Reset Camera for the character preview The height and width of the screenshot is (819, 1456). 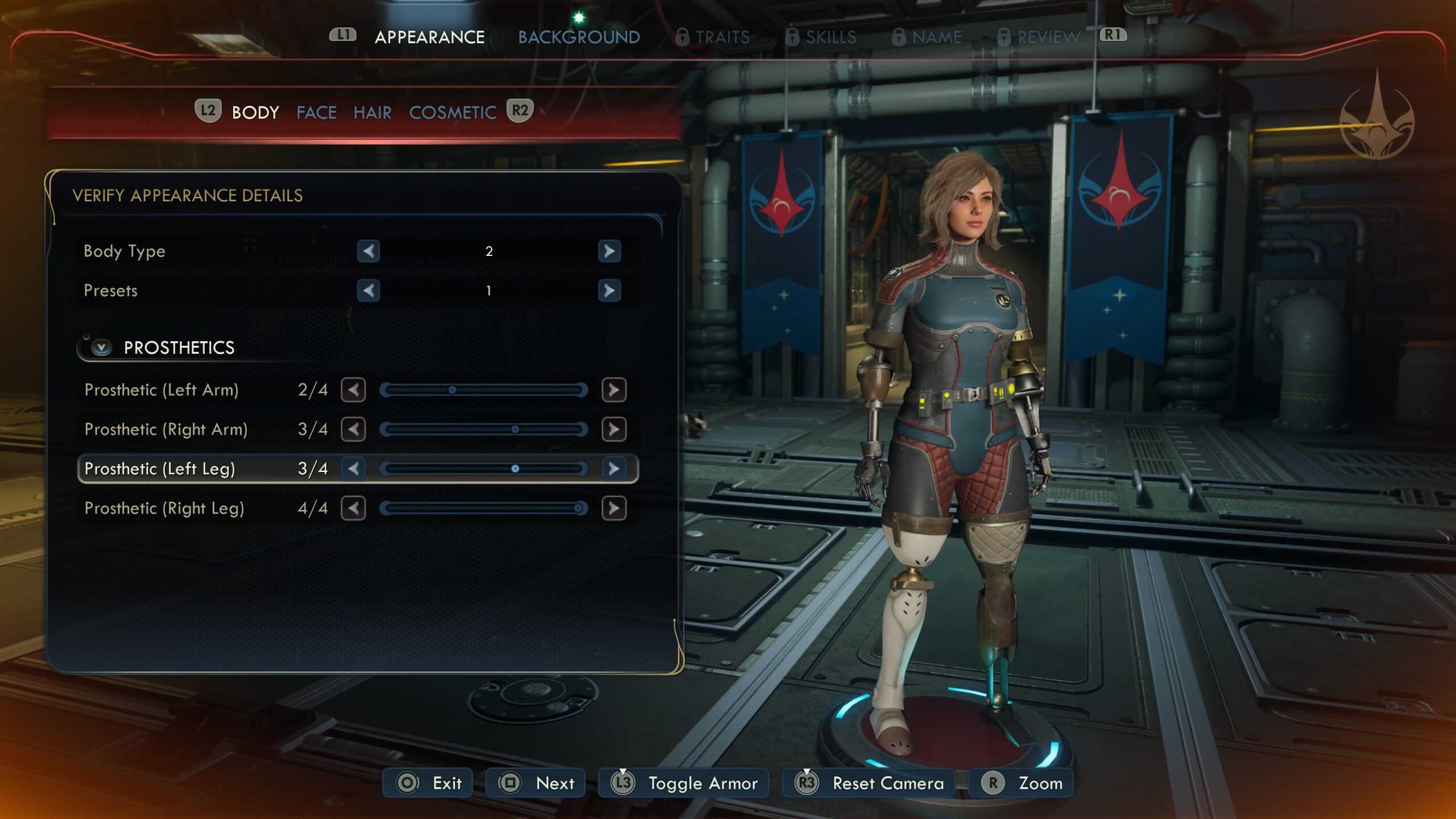point(870,783)
